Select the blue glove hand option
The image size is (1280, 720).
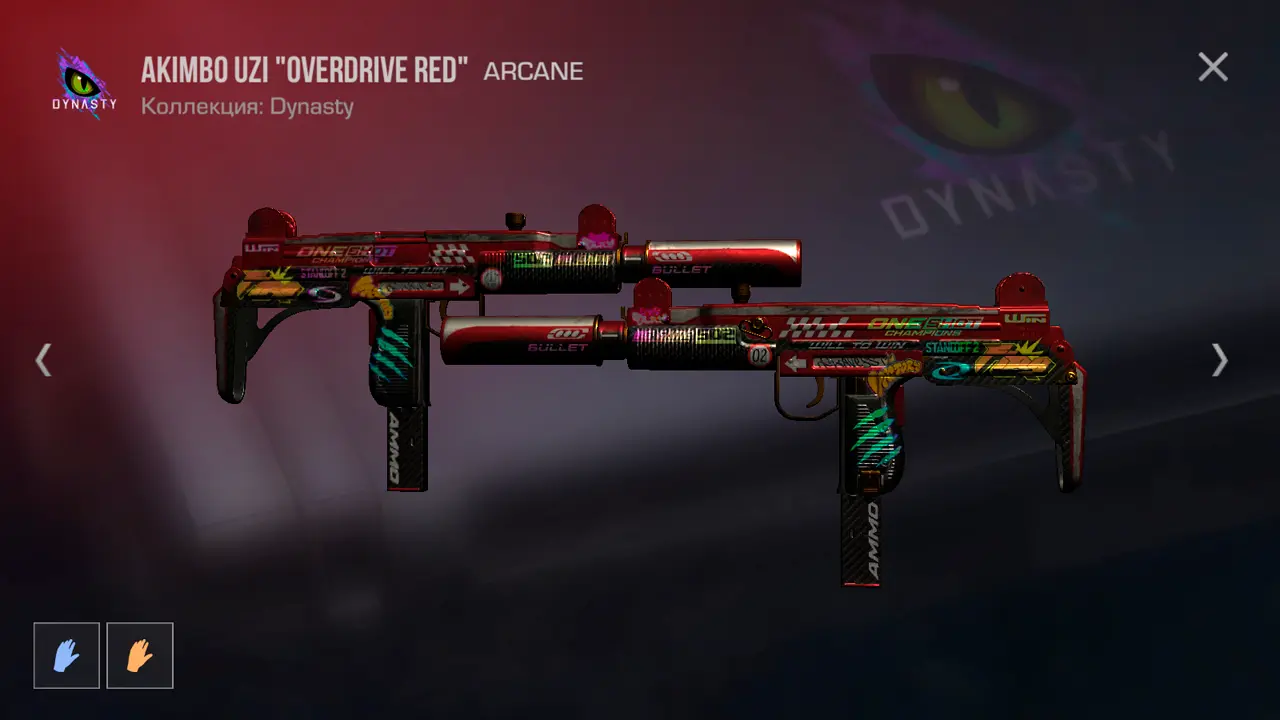[67, 656]
